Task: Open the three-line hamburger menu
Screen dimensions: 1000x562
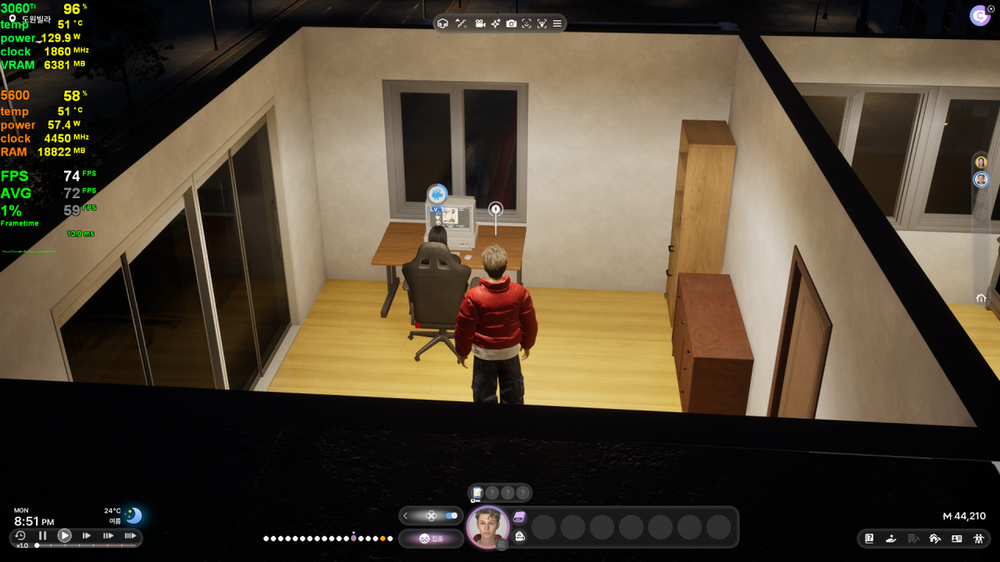Action: point(557,23)
